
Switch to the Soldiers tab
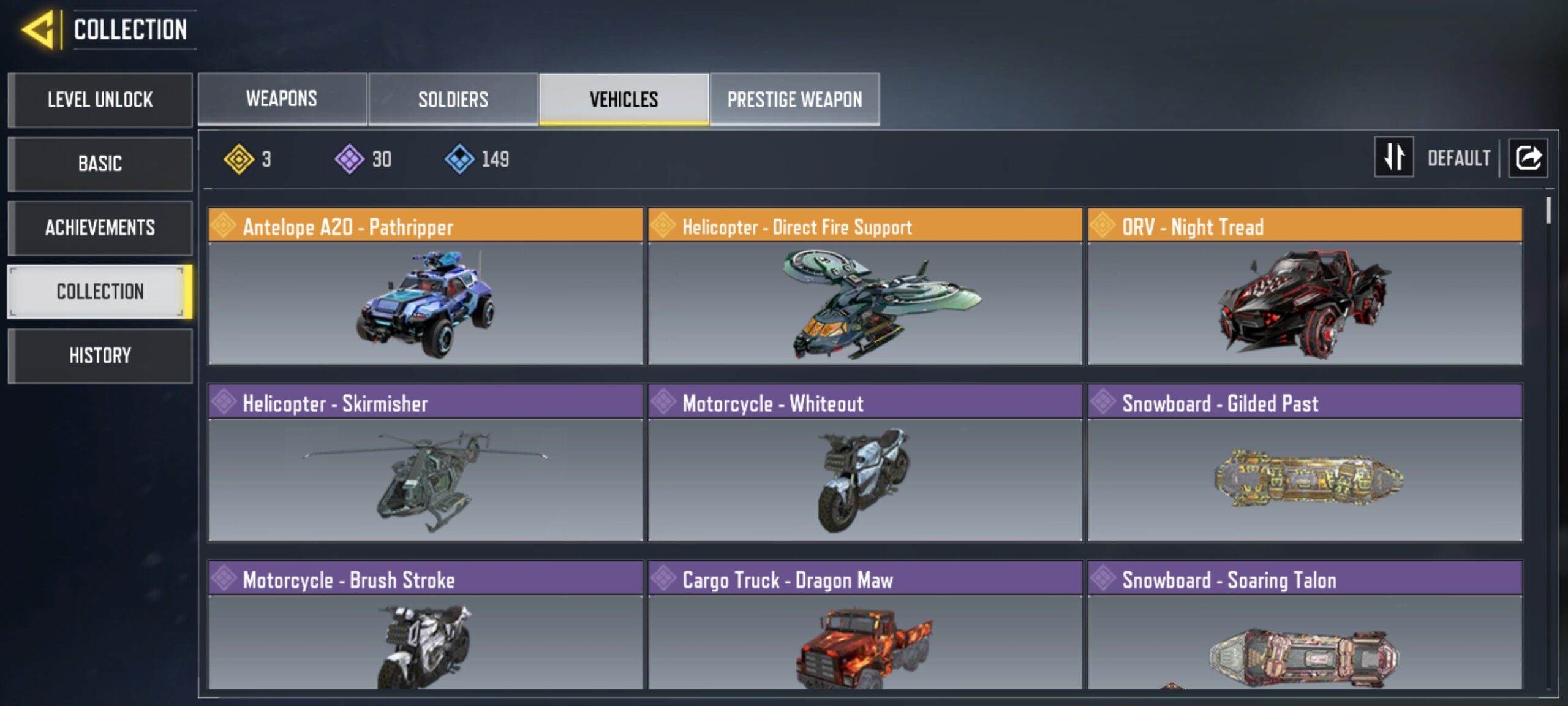[x=453, y=99]
